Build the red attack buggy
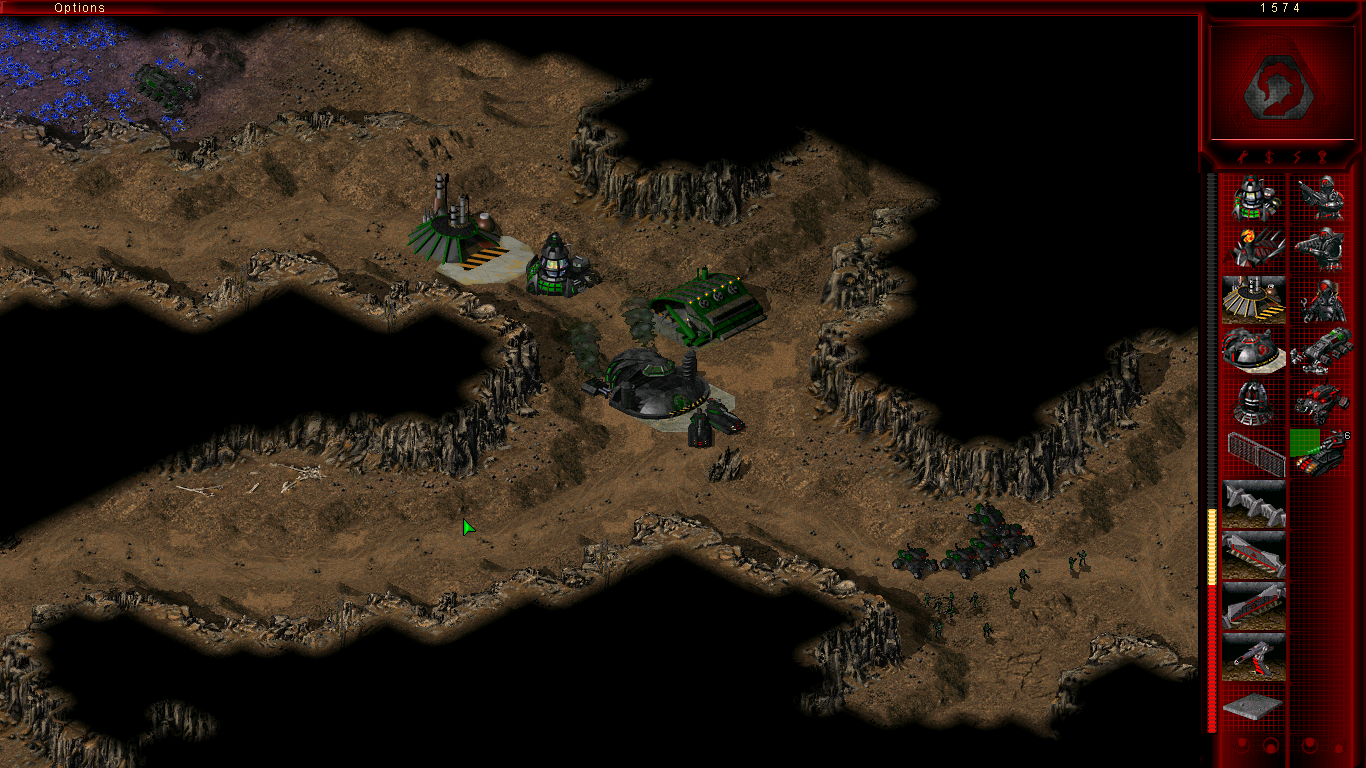Viewport: 1366px width, 768px height. coord(1322,401)
